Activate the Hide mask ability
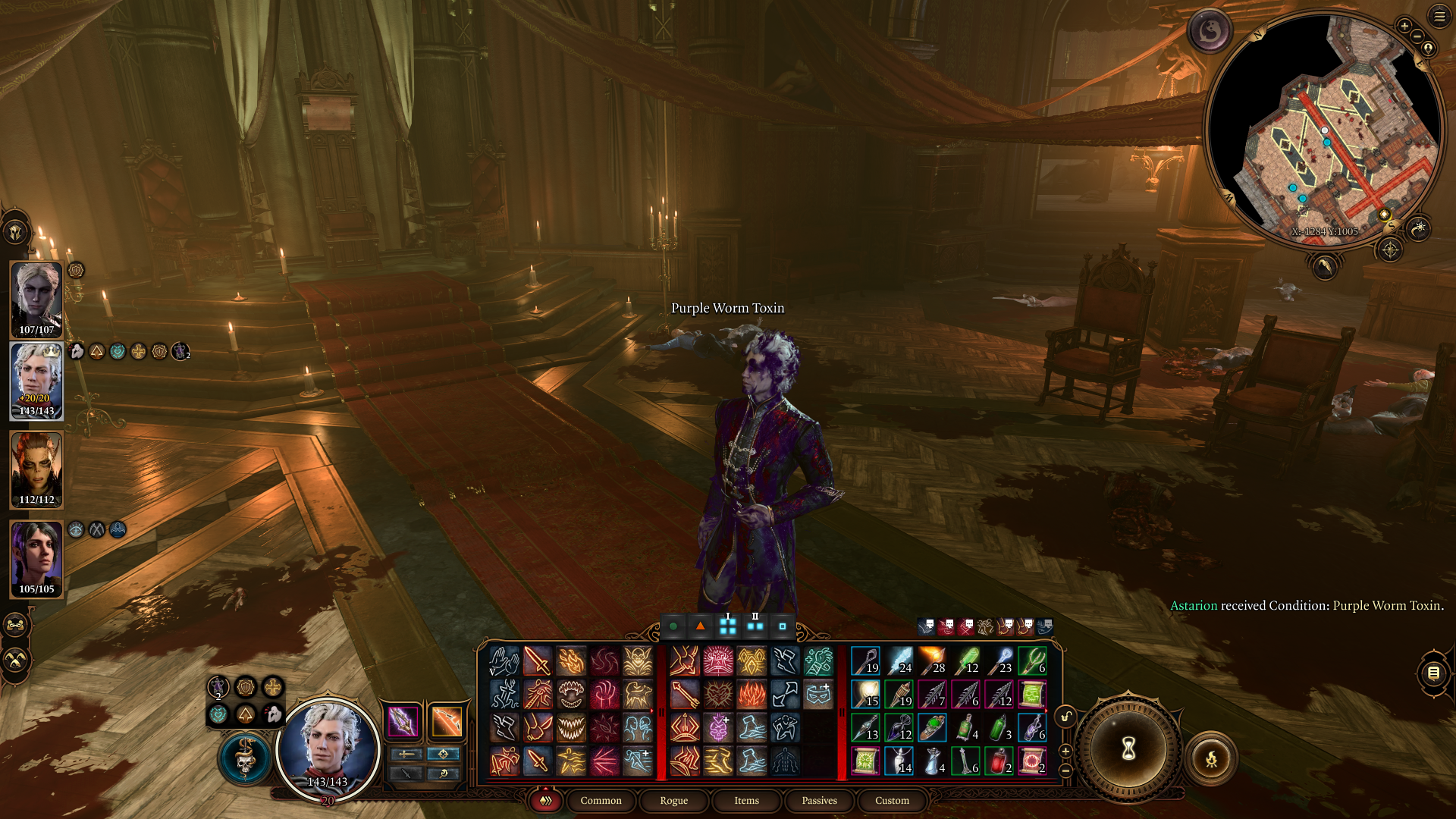1456x819 pixels. pos(818,694)
